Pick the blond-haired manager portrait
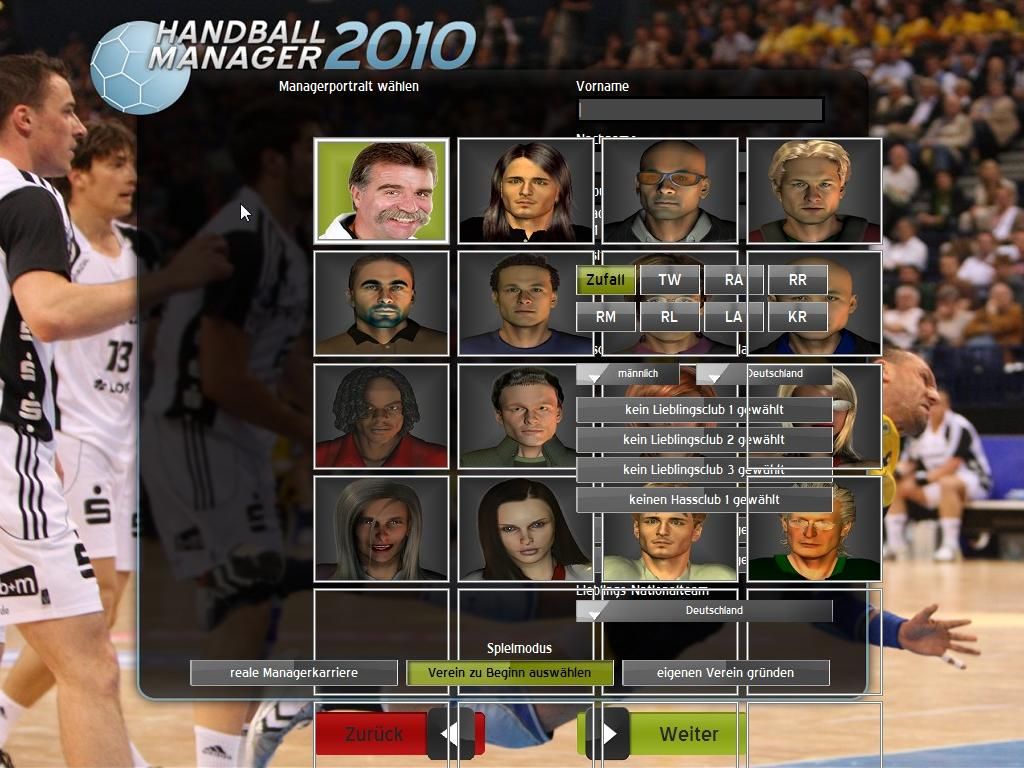1024x768 pixels. [x=813, y=190]
